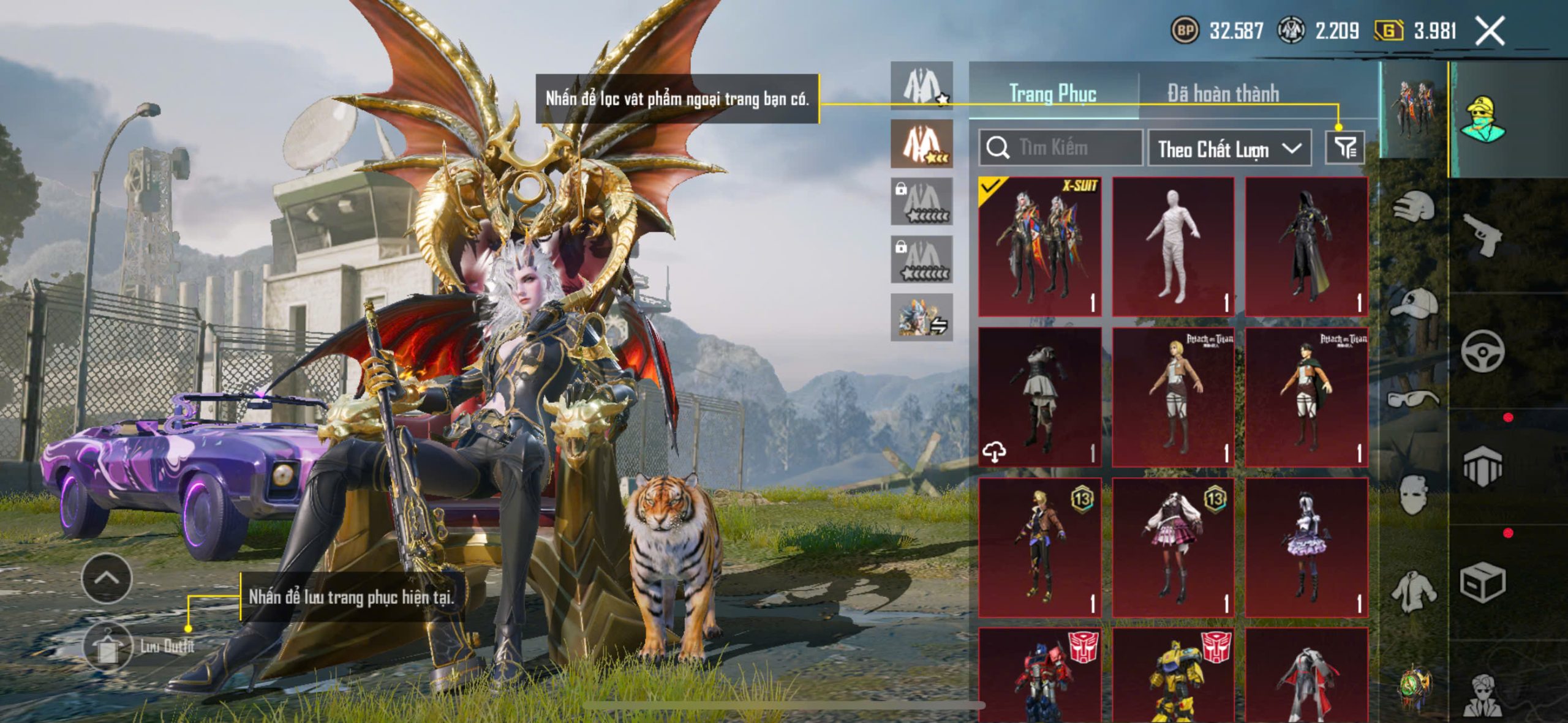Viewport: 1568px width, 723px height.
Task: Select the Optimus Prime outfit
Action: 1039,676
